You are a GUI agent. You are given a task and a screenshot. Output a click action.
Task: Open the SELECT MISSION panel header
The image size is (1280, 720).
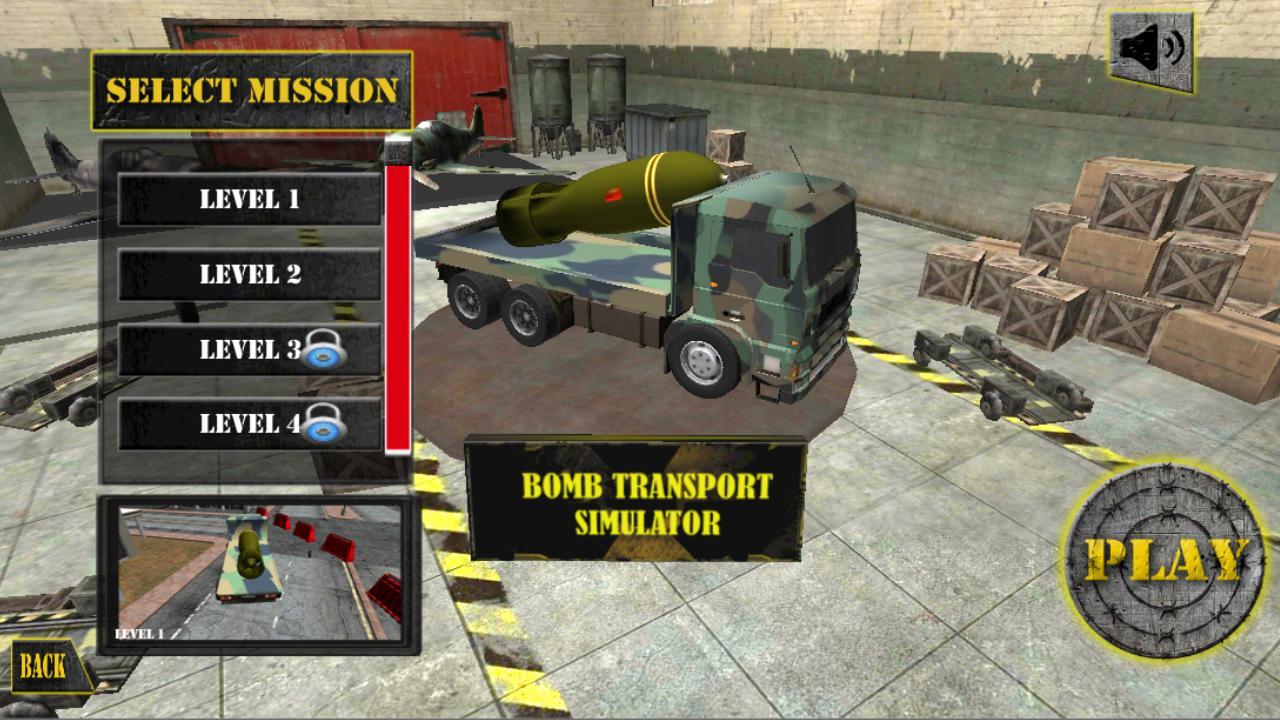click(252, 88)
